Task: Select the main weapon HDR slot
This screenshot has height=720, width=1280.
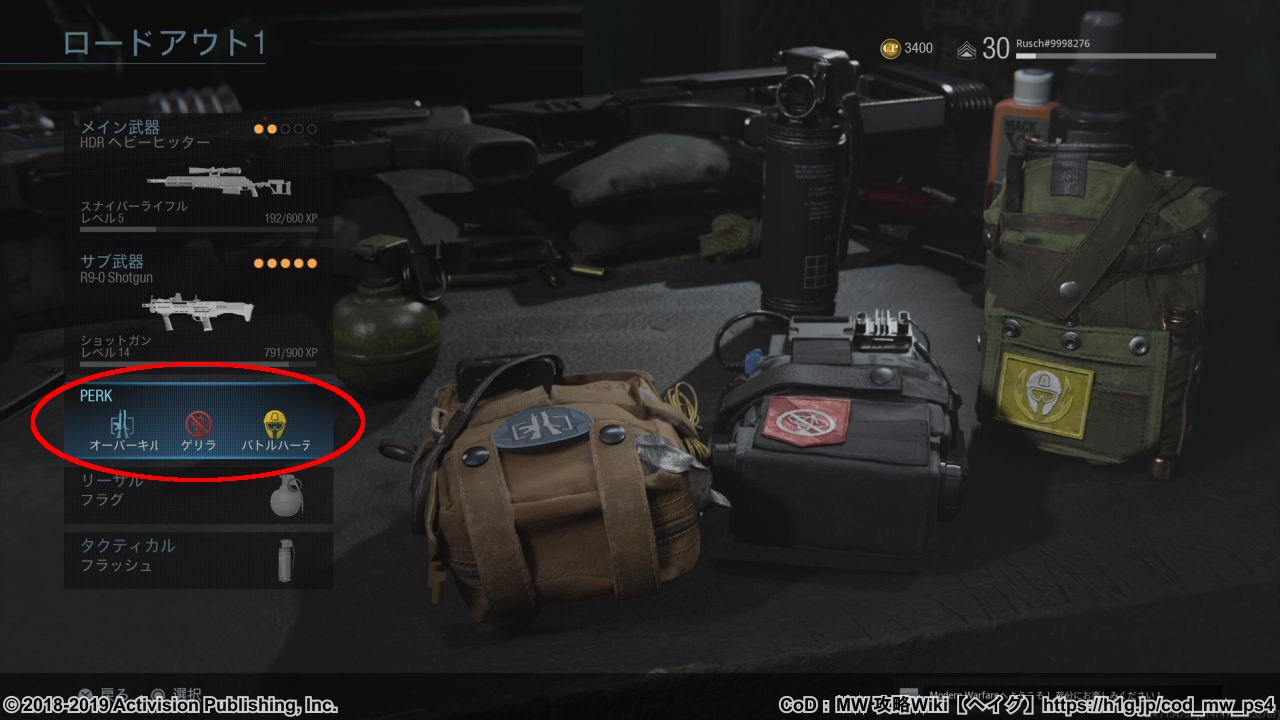Action: pyautogui.click(x=198, y=174)
